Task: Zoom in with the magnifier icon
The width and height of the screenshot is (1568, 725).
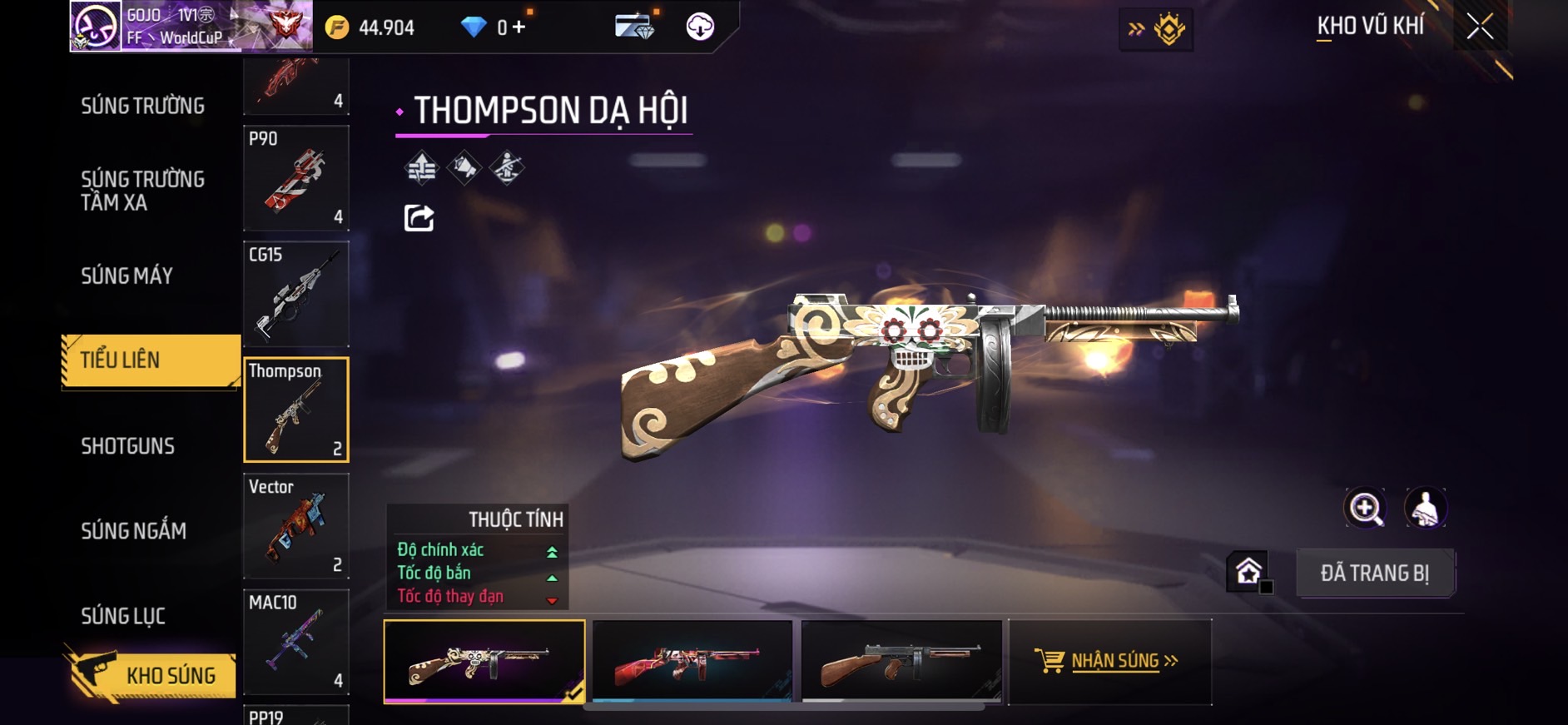Action: tap(1365, 508)
